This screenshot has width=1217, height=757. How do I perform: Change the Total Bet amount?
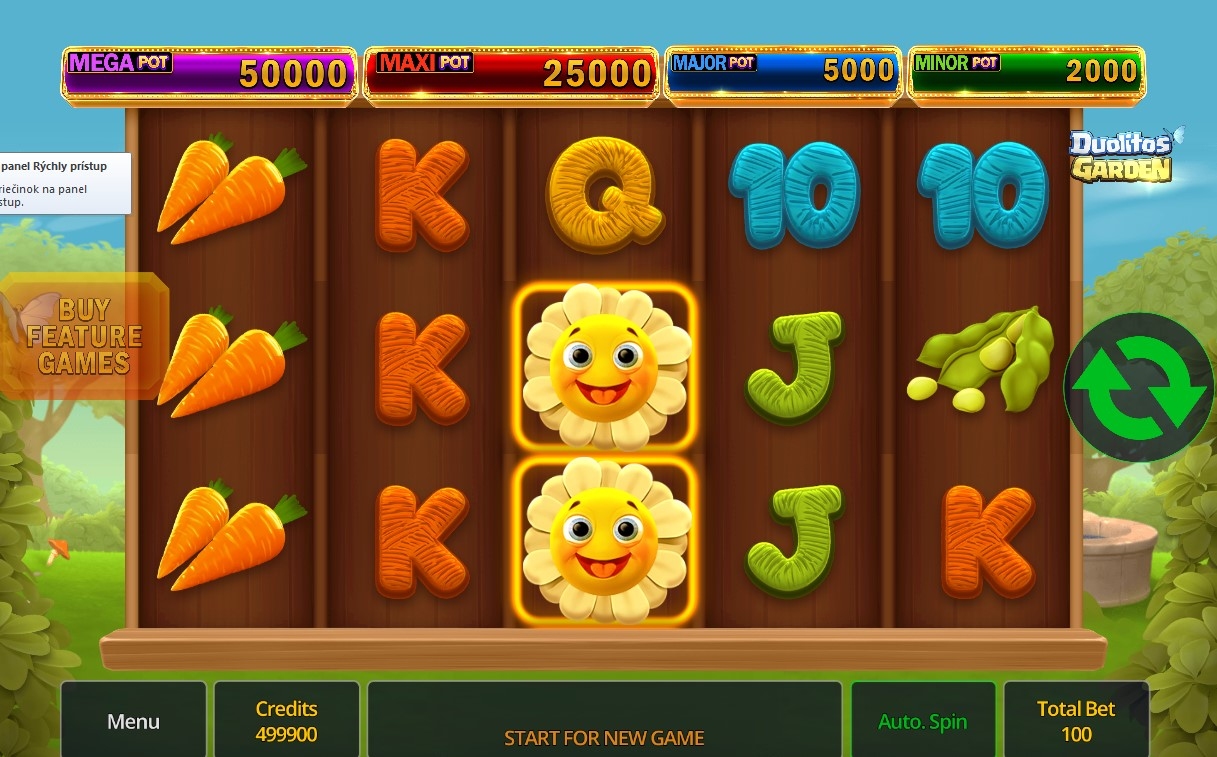(1075, 721)
